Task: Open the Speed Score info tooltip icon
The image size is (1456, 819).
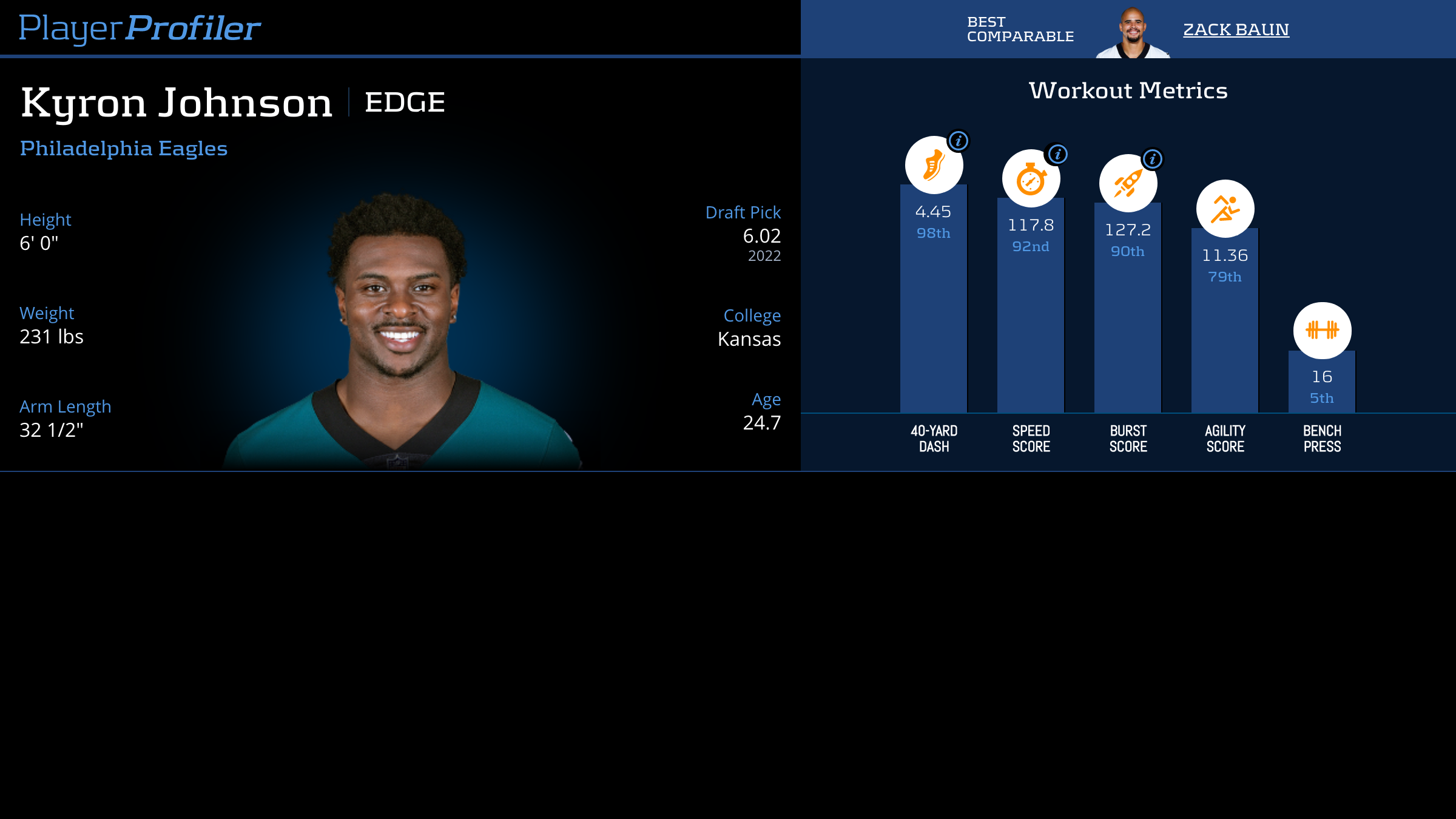Action: click(1057, 155)
